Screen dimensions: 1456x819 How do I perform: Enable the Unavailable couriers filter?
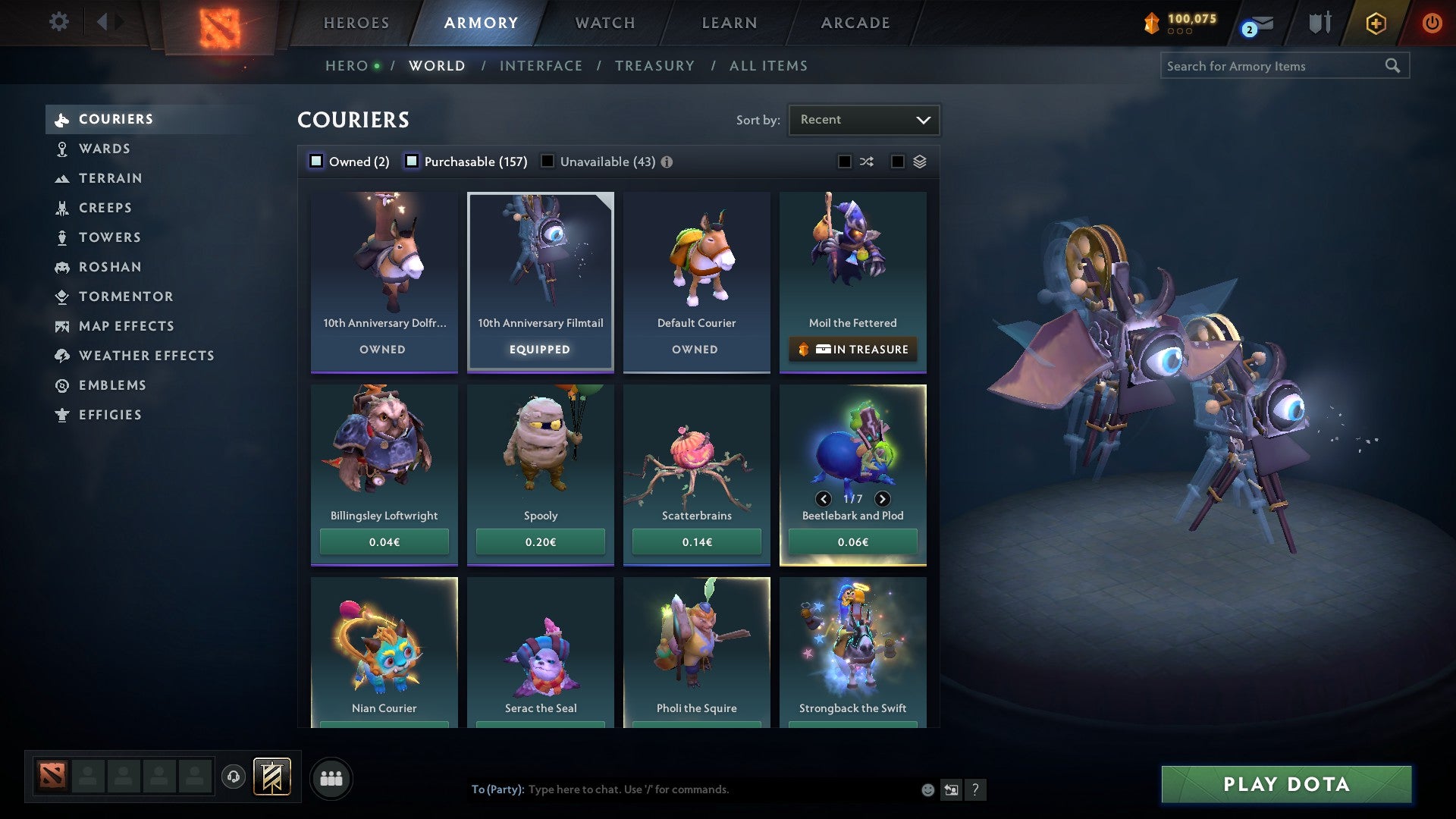[x=548, y=161]
